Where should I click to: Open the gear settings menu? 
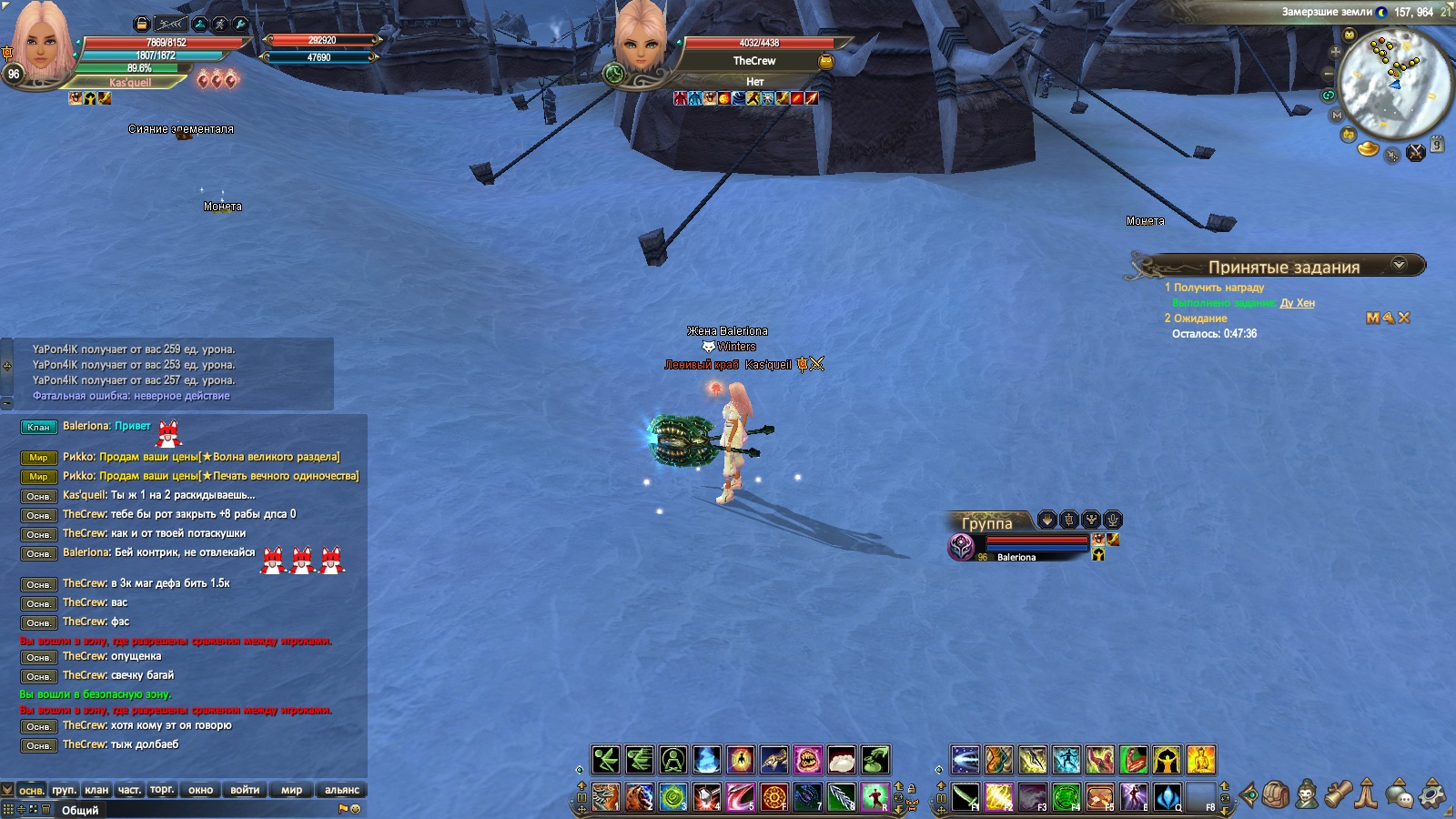tap(1432, 794)
